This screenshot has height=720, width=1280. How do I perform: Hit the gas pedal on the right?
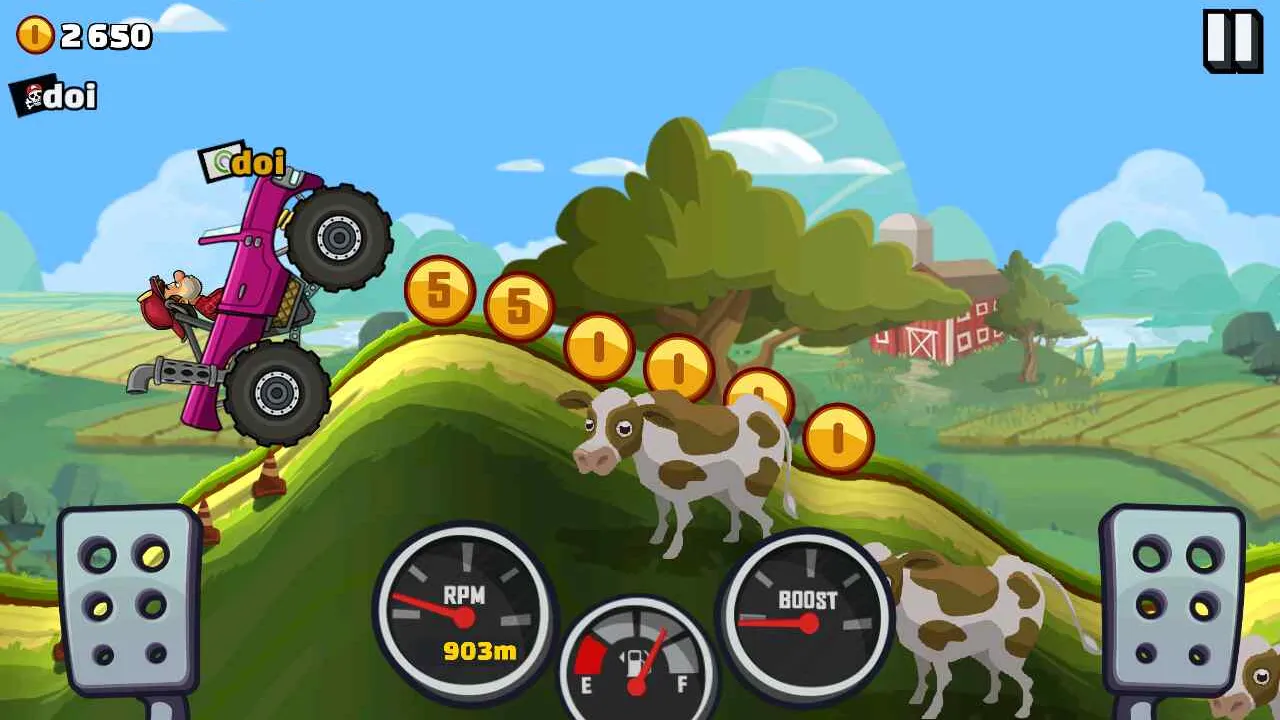[1173, 598]
